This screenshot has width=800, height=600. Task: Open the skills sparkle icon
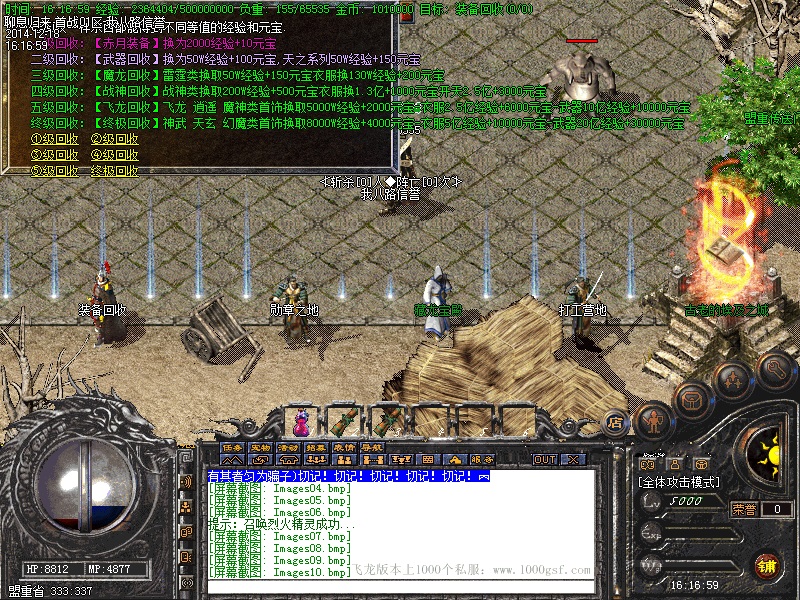(x=734, y=380)
